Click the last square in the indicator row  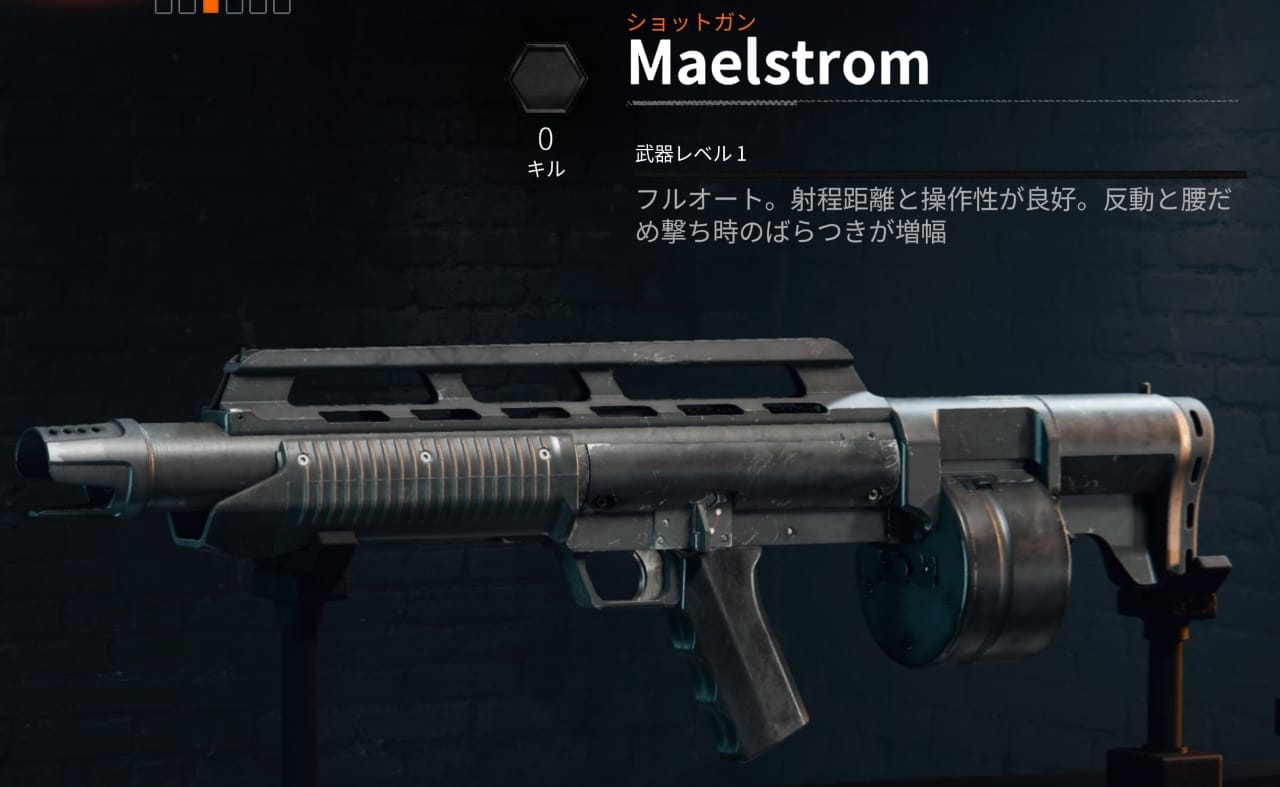pyautogui.click(x=282, y=8)
